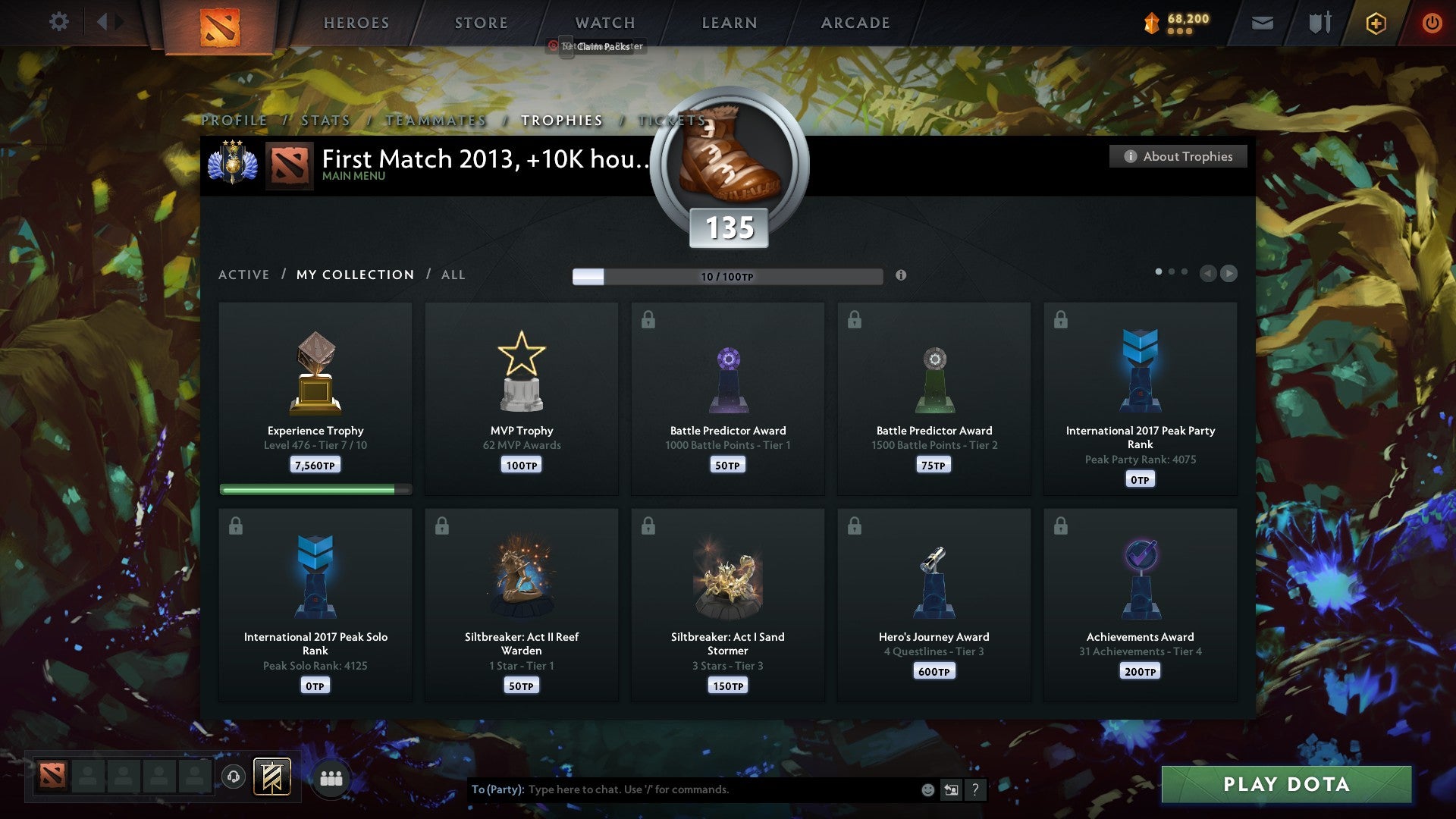The height and width of the screenshot is (819, 1456).
Task: Click the power button to exit
Action: (x=1432, y=23)
